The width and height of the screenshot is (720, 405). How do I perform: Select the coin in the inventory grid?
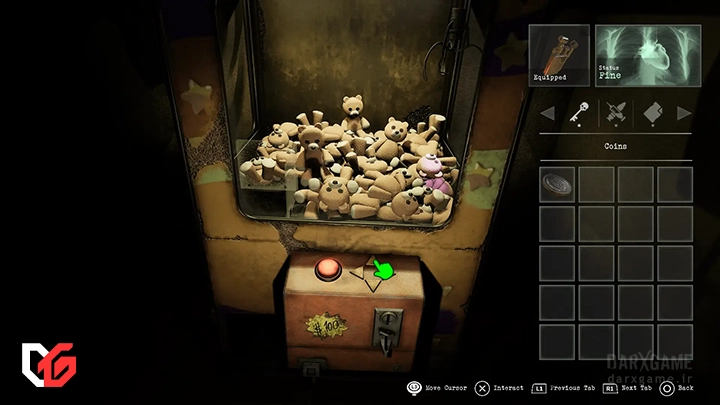[x=557, y=184]
